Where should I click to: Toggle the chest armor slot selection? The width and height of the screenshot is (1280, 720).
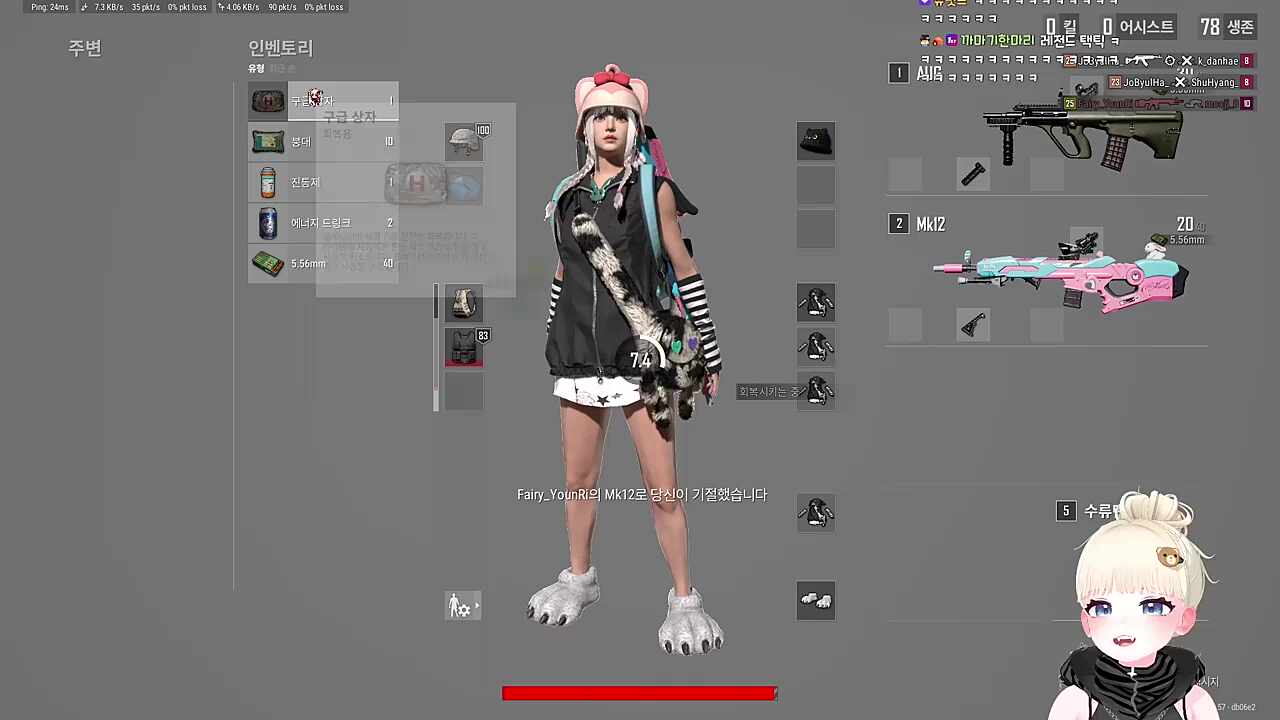pyautogui.click(x=463, y=347)
